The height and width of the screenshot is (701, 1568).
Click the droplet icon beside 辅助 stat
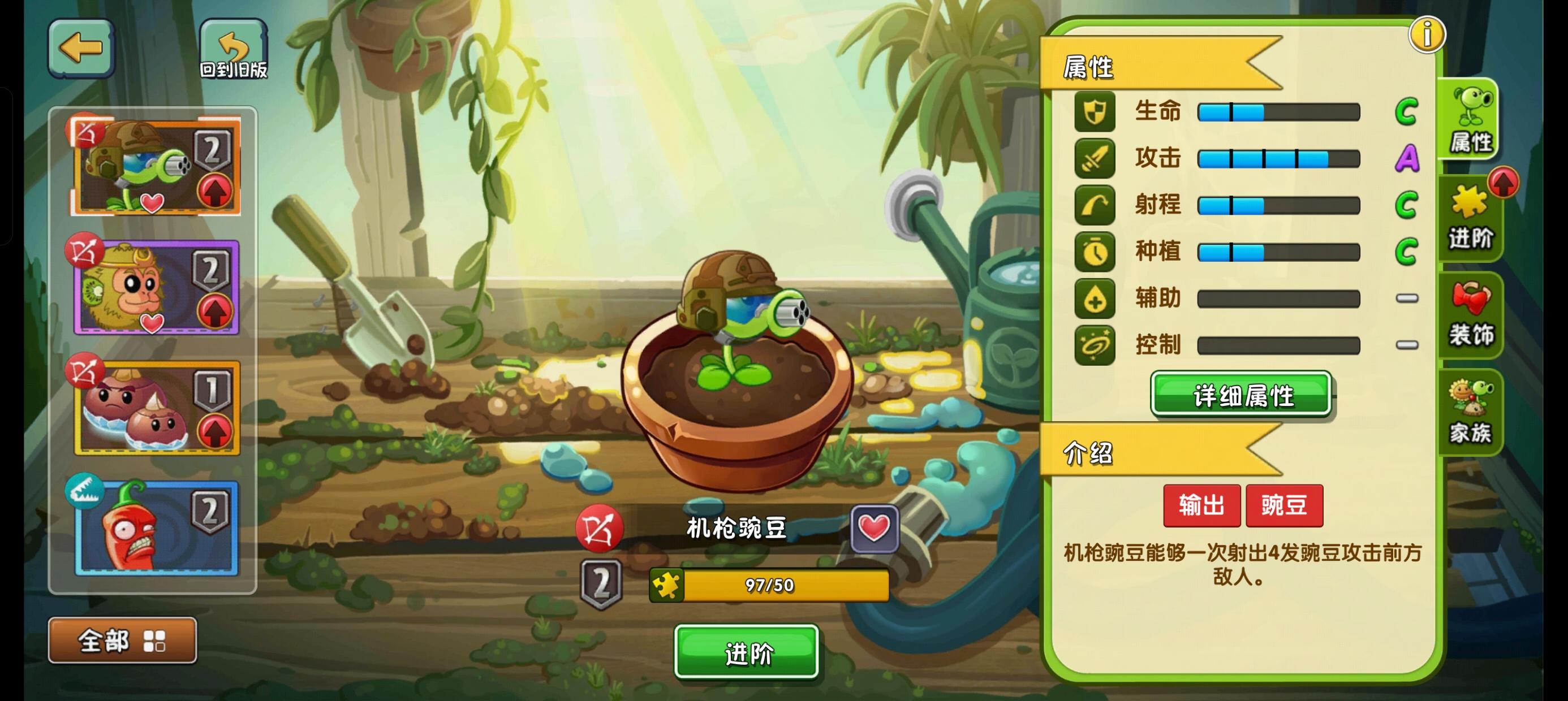coord(1096,298)
